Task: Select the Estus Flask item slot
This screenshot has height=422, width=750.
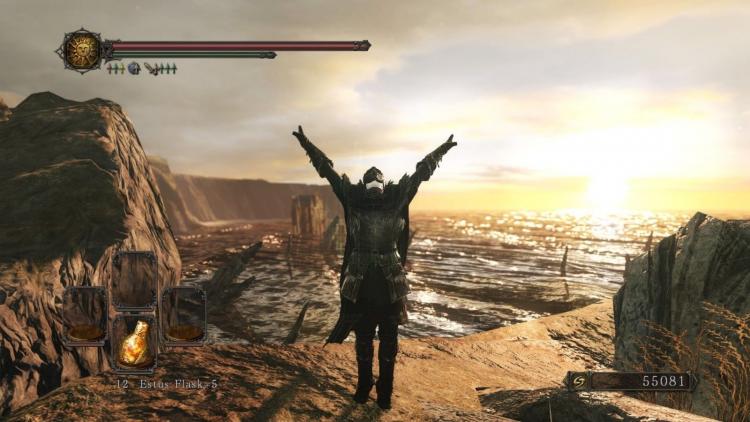Action: point(133,343)
